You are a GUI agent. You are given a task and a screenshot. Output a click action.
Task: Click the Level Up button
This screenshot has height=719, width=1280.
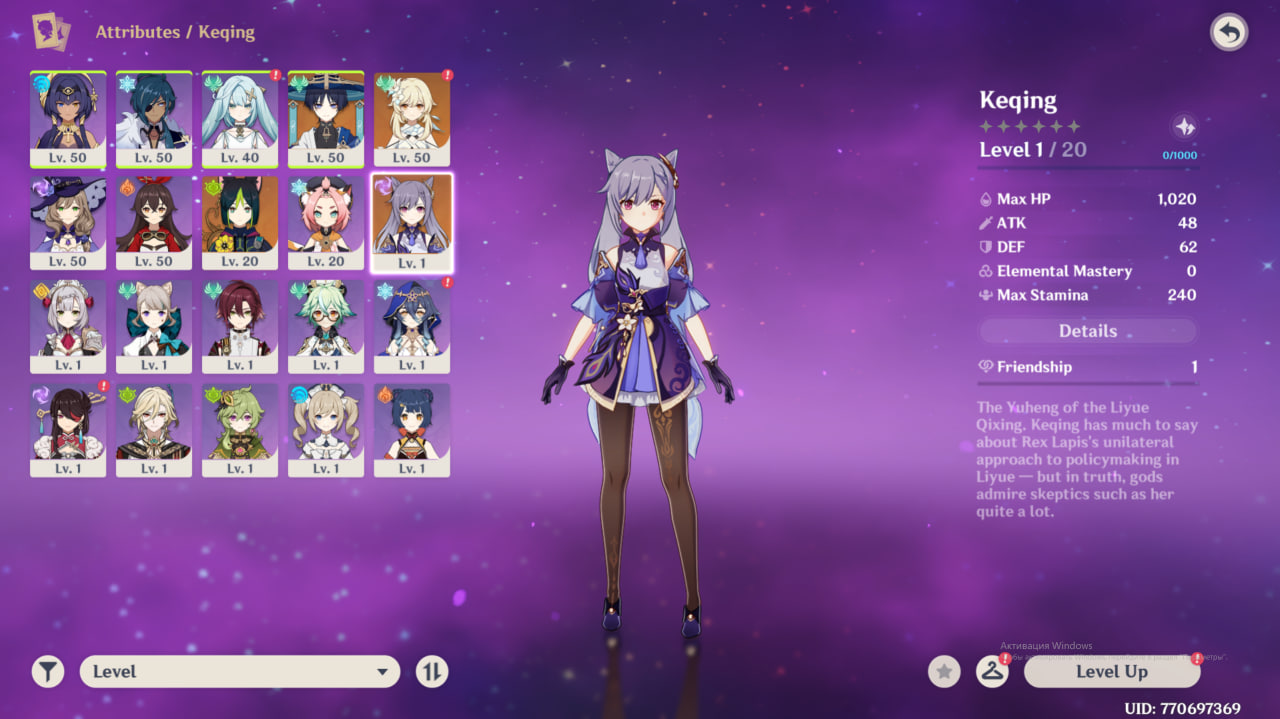[1111, 672]
